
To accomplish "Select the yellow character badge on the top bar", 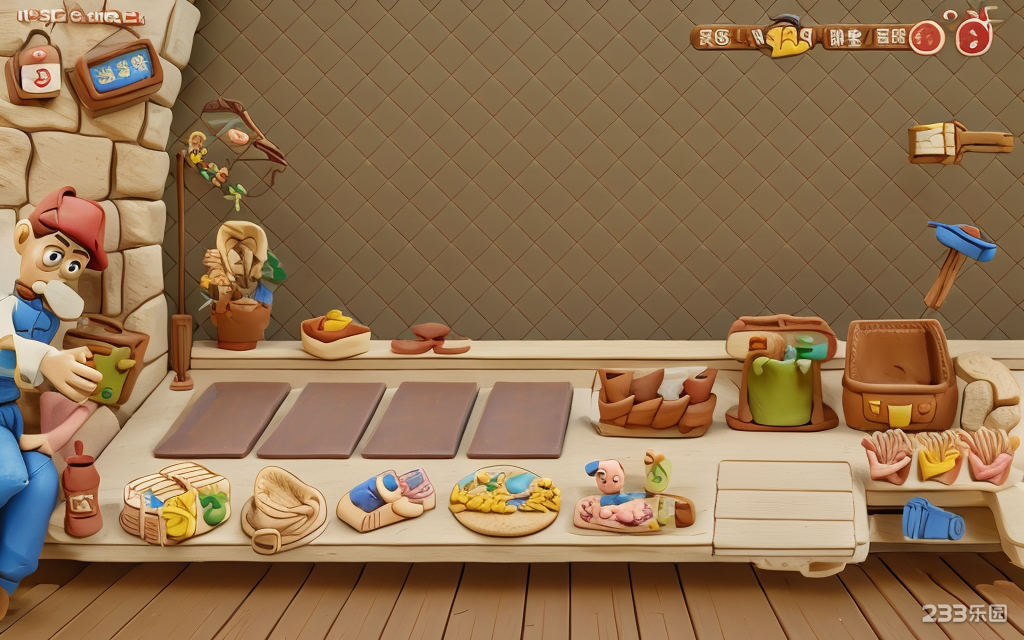I will 789,37.
